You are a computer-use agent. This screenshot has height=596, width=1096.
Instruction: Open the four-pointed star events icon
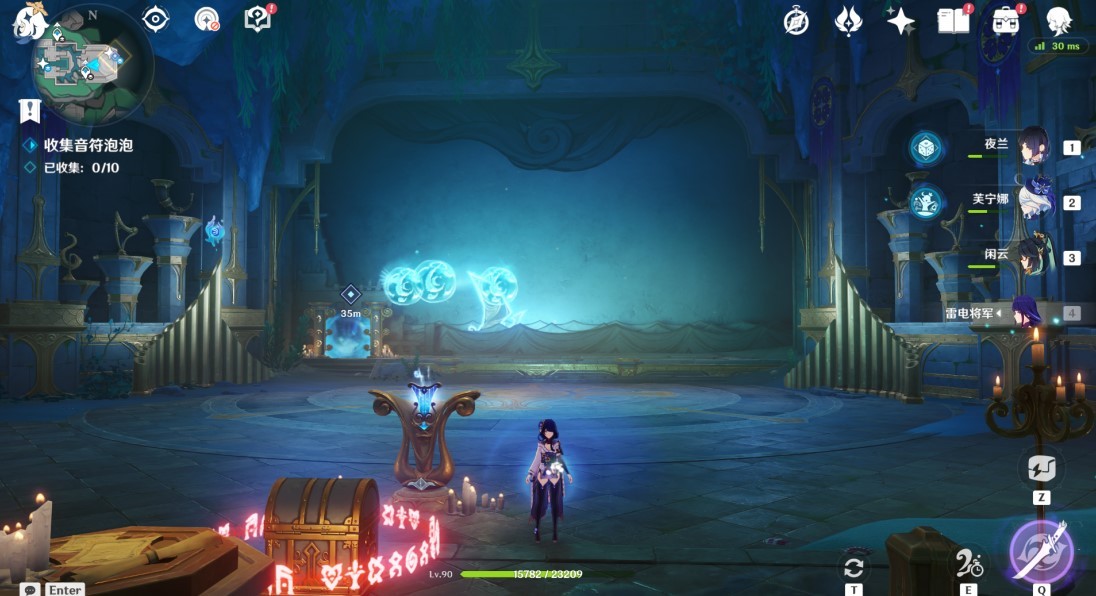[900, 21]
